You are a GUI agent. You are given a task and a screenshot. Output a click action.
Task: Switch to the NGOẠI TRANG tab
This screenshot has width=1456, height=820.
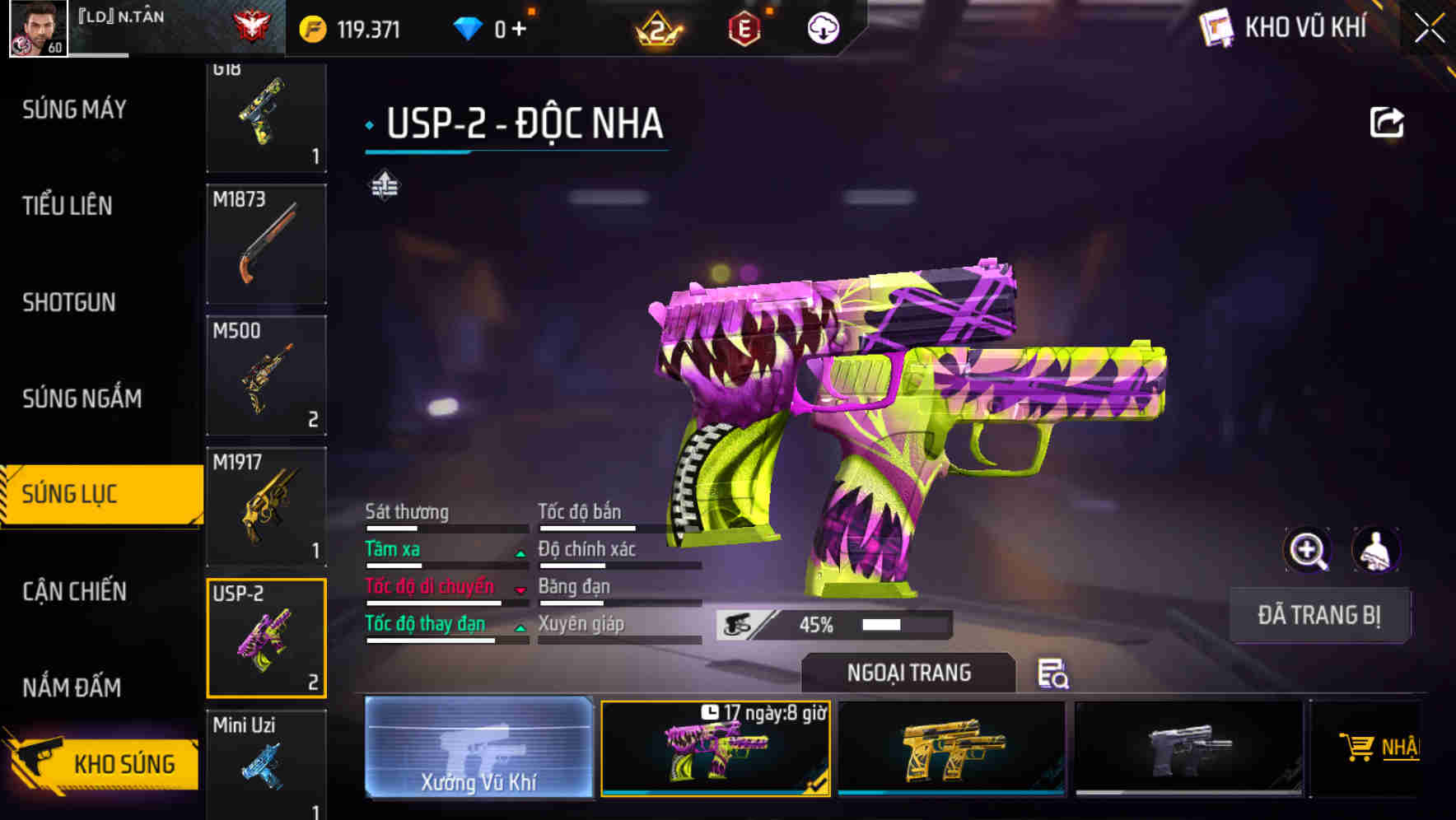point(908,672)
